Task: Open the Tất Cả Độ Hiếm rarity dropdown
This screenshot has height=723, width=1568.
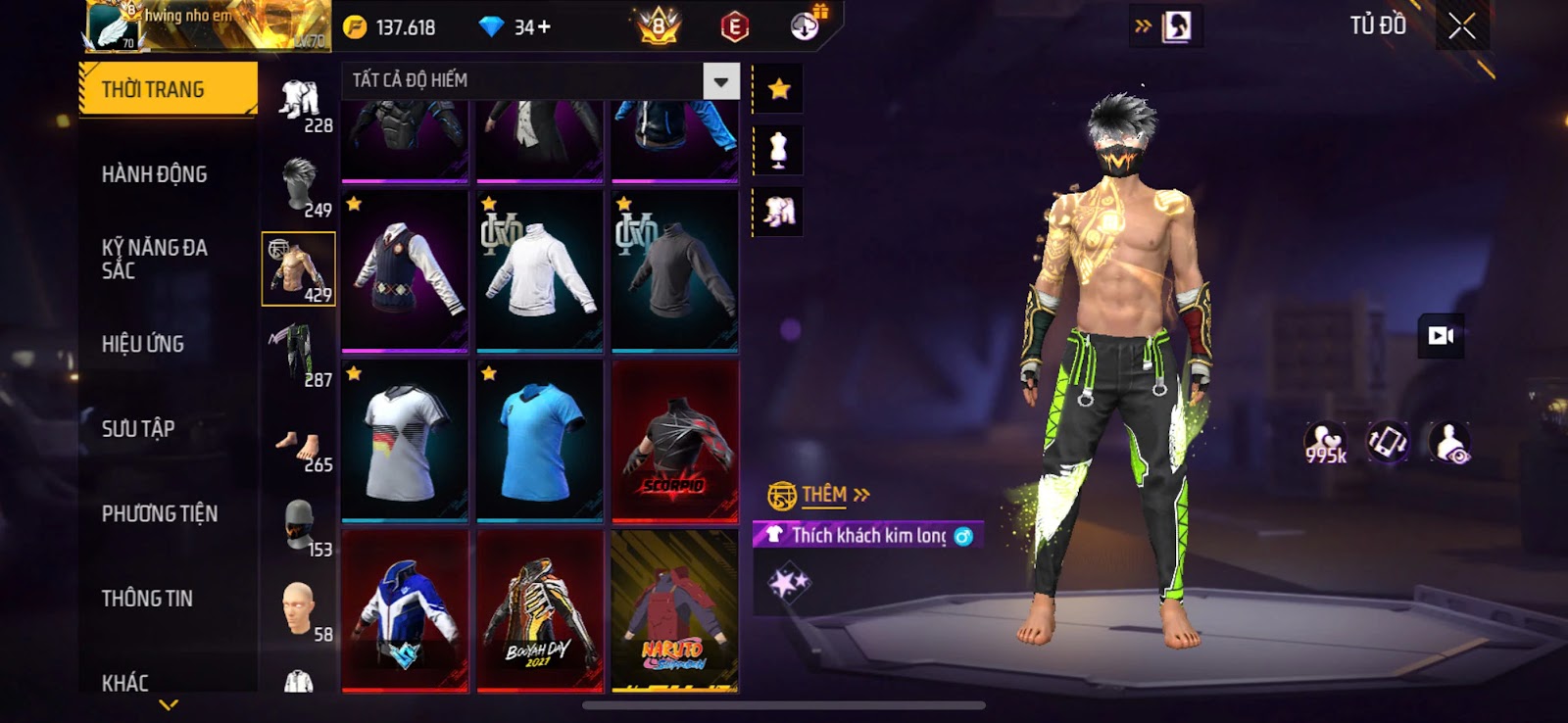Action: [x=720, y=81]
